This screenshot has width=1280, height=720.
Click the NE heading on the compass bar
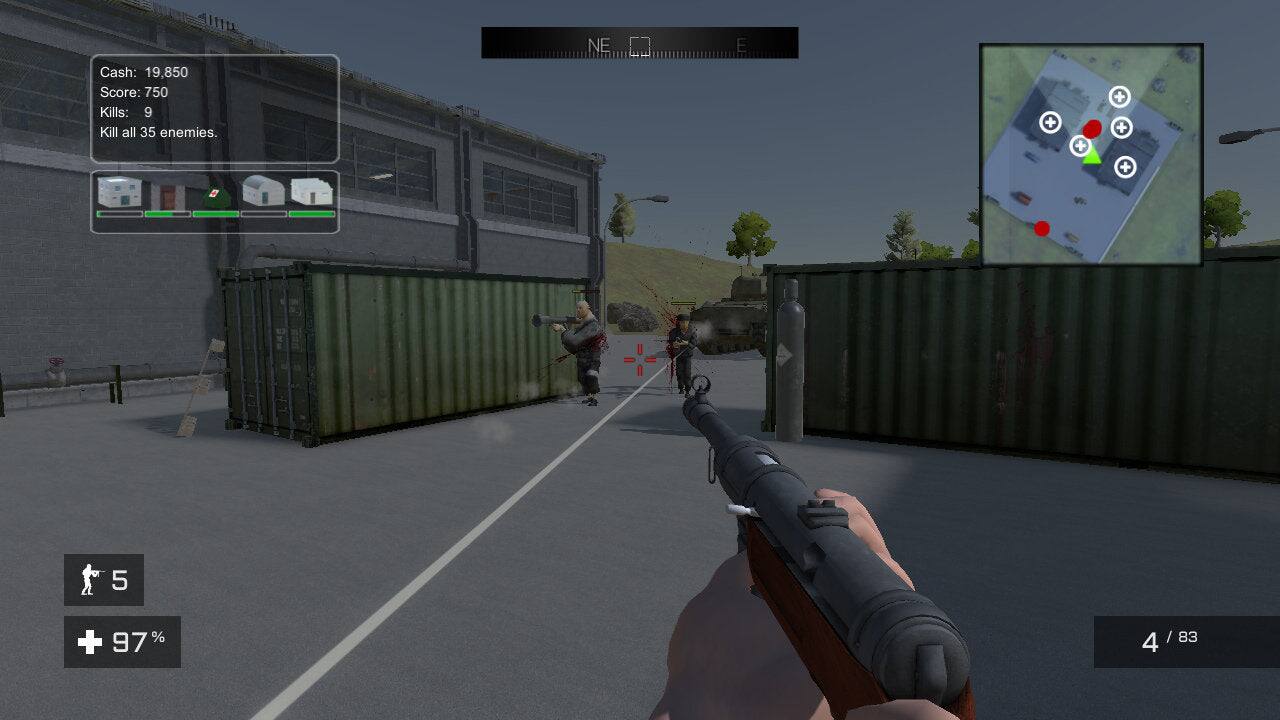tap(600, 42)
